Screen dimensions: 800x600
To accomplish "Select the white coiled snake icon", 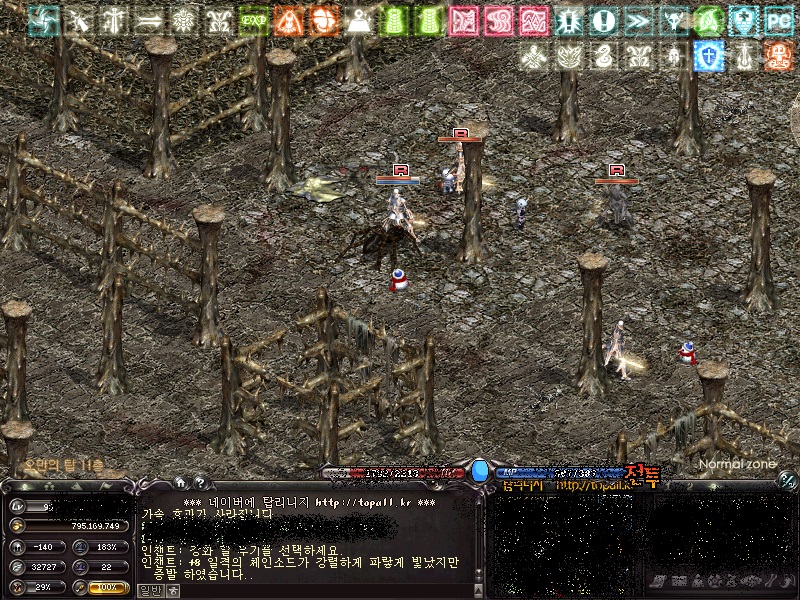I will 603,56.
